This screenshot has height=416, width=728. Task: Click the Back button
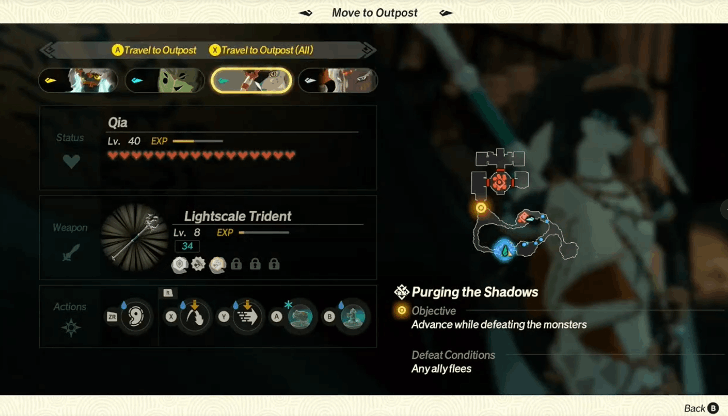pos(700,408)
